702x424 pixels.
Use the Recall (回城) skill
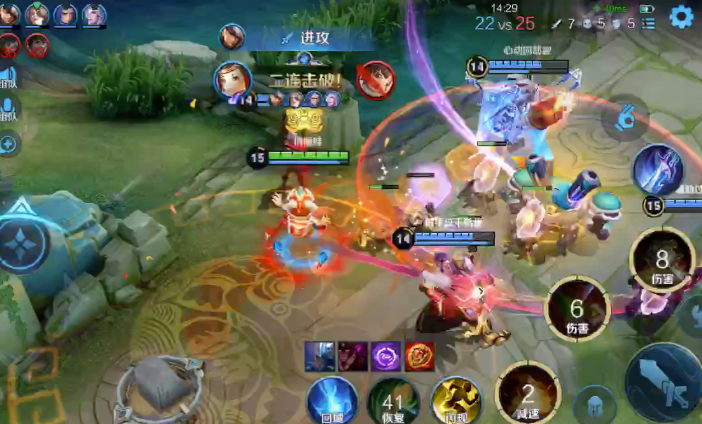332,400
